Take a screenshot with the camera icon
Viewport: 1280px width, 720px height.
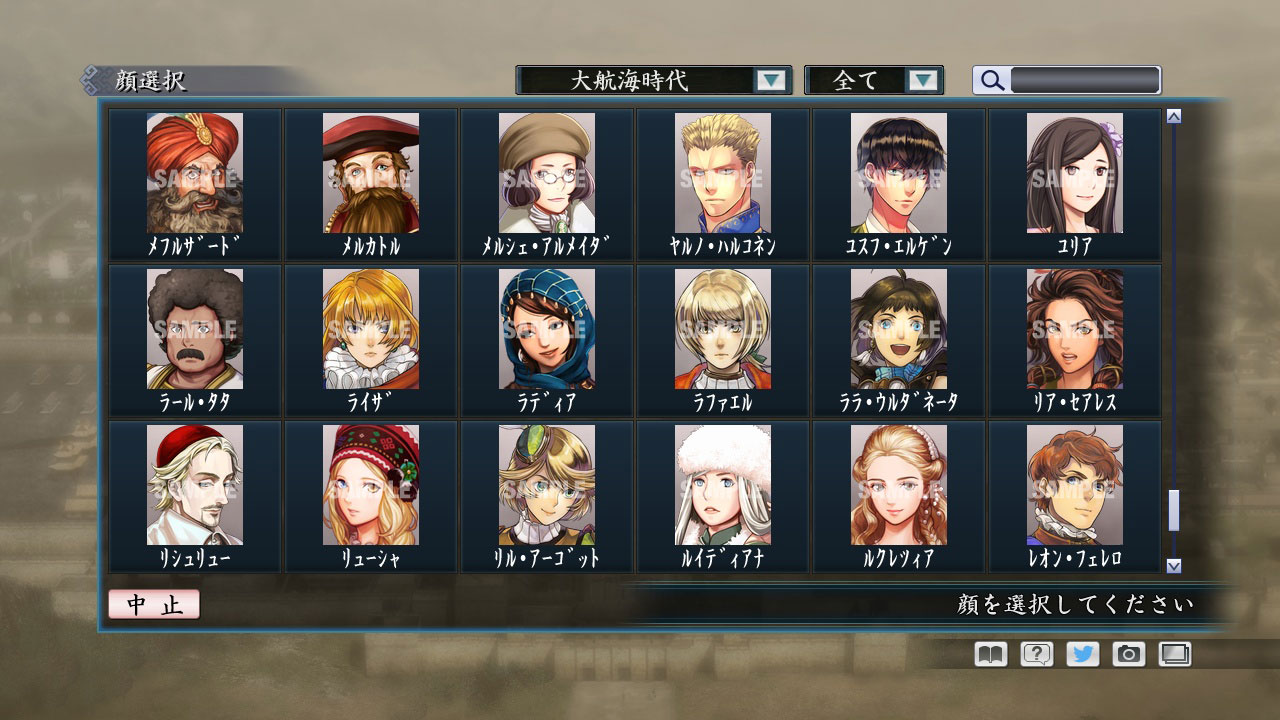tap(1129, 654)
